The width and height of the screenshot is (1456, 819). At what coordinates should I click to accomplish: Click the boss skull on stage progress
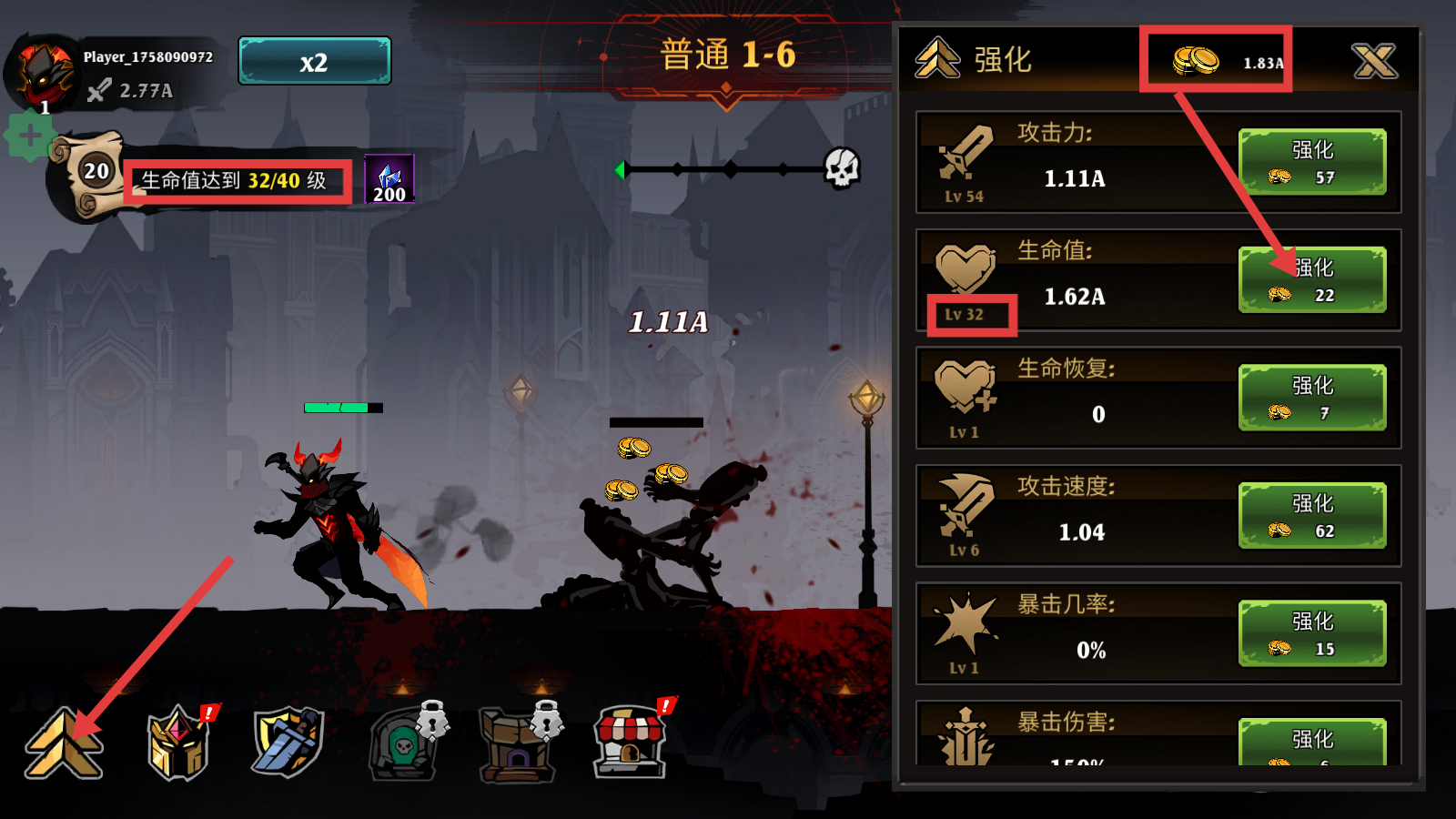(842, 168)
